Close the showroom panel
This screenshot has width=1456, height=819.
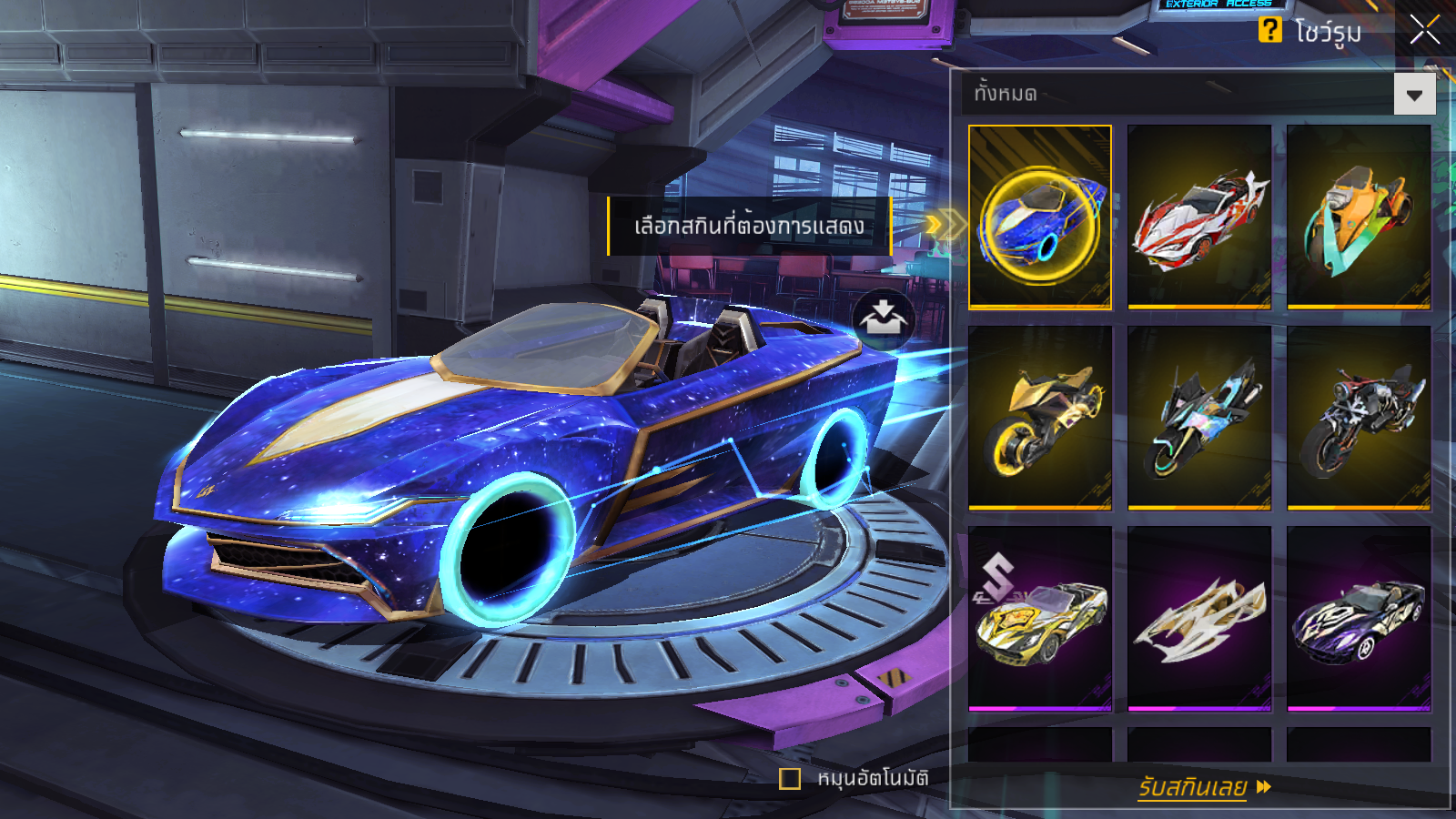[x=1424, y=30]
